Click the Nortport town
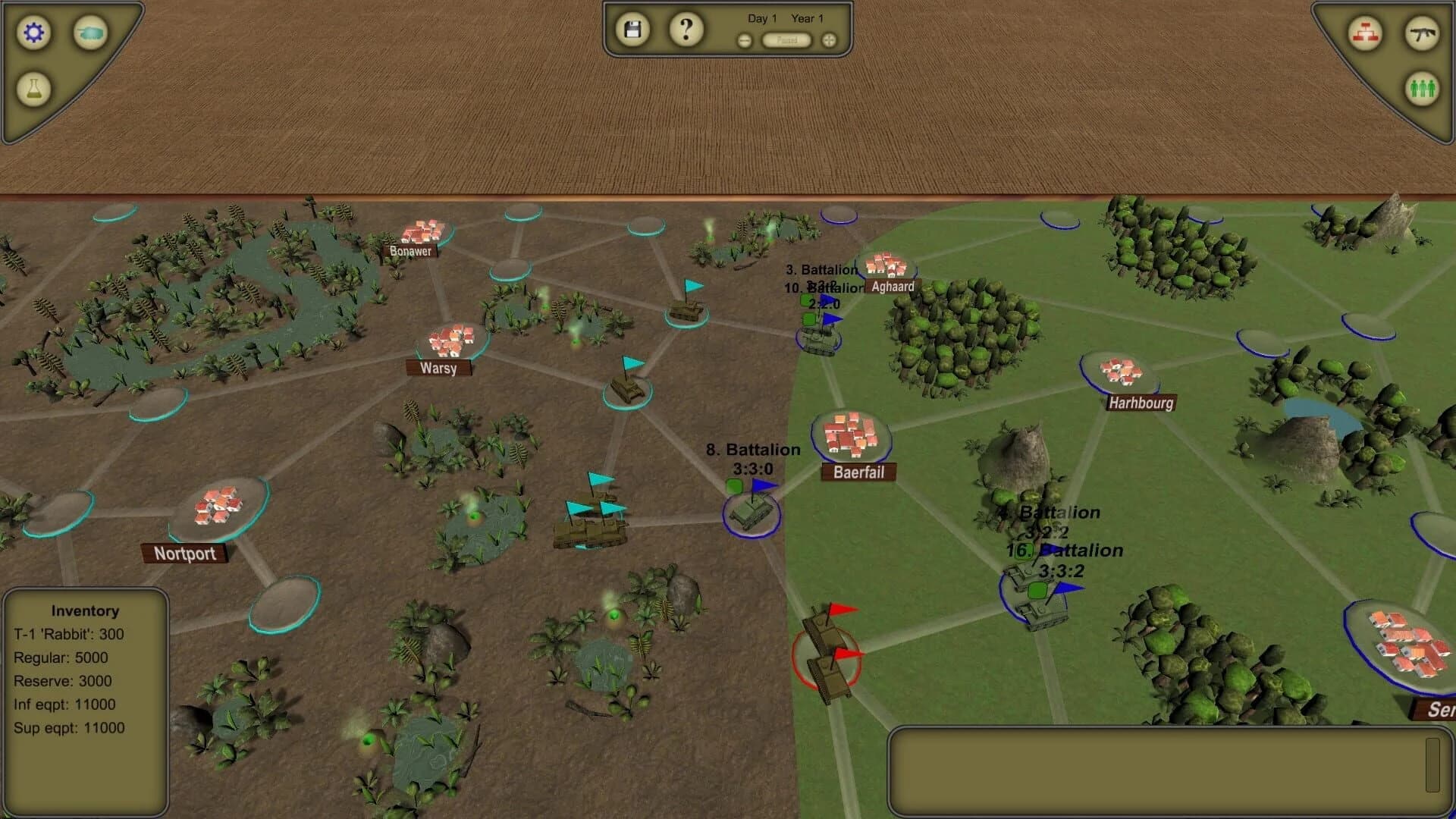Screen dimensions: 1456x819 pos(185,553)
